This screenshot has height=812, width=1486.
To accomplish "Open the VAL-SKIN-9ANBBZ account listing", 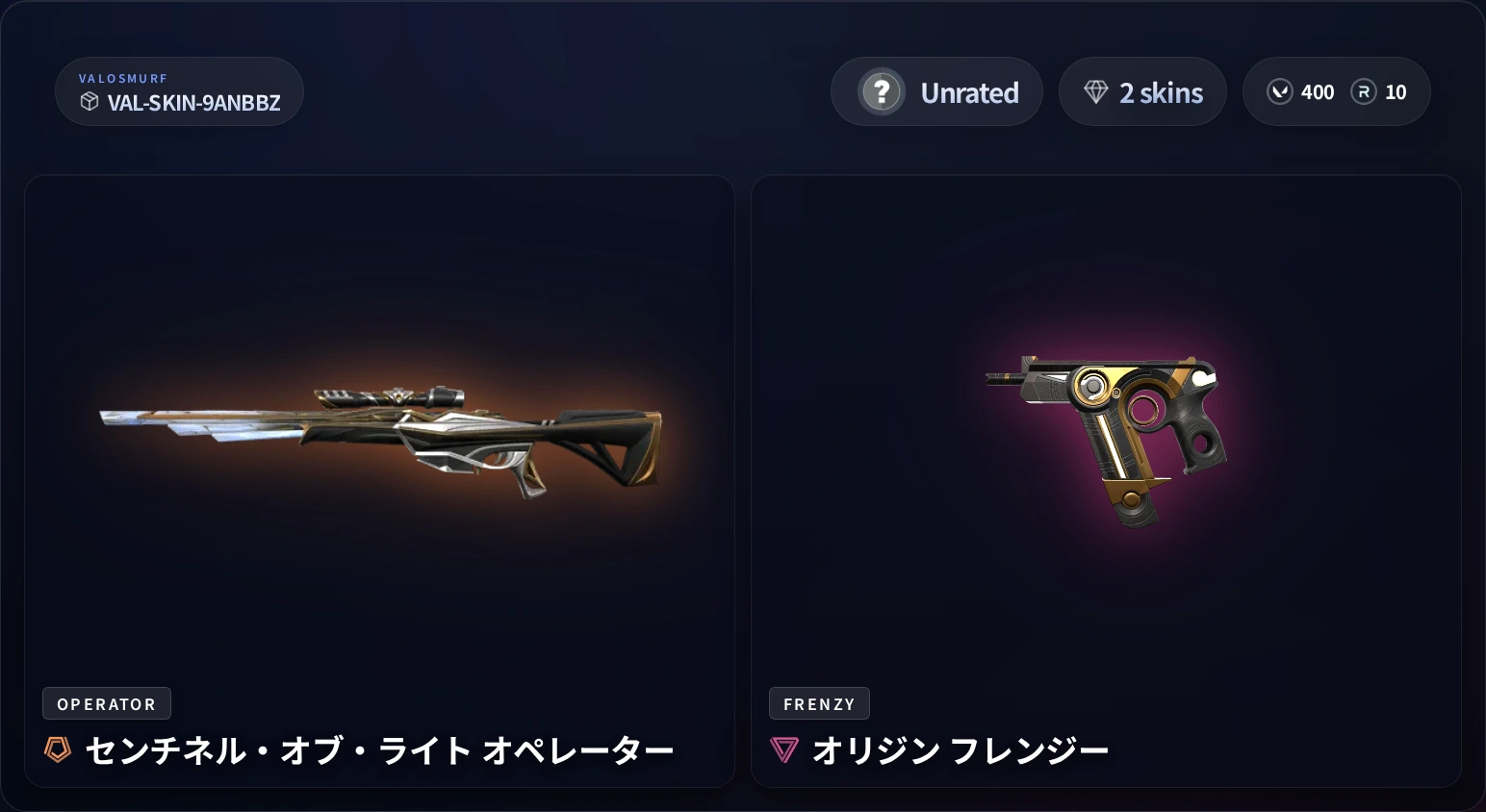I will tap(179, 91).
